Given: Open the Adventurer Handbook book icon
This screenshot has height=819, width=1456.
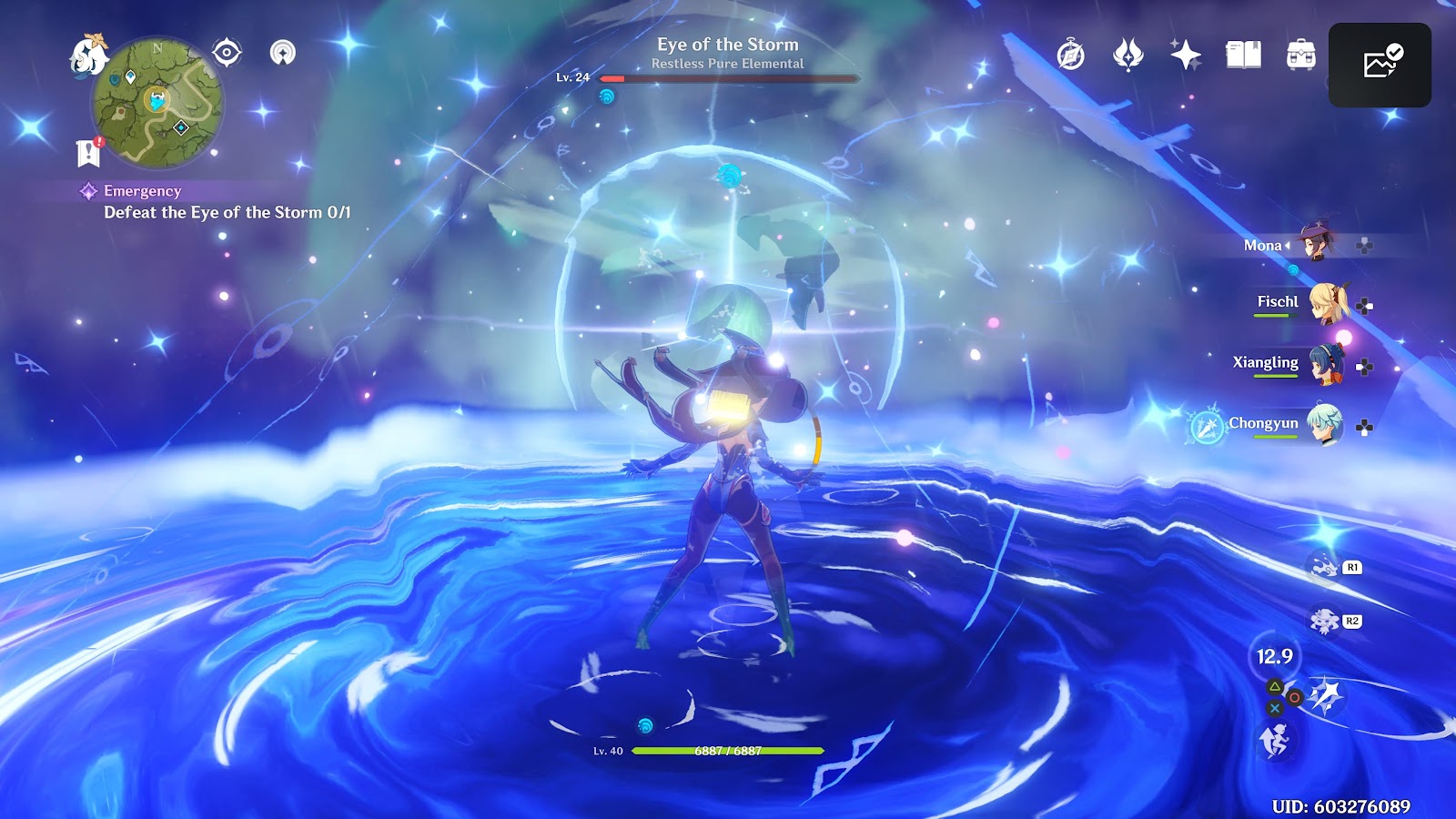Looking at the screenshot, I should (1243, 56).
